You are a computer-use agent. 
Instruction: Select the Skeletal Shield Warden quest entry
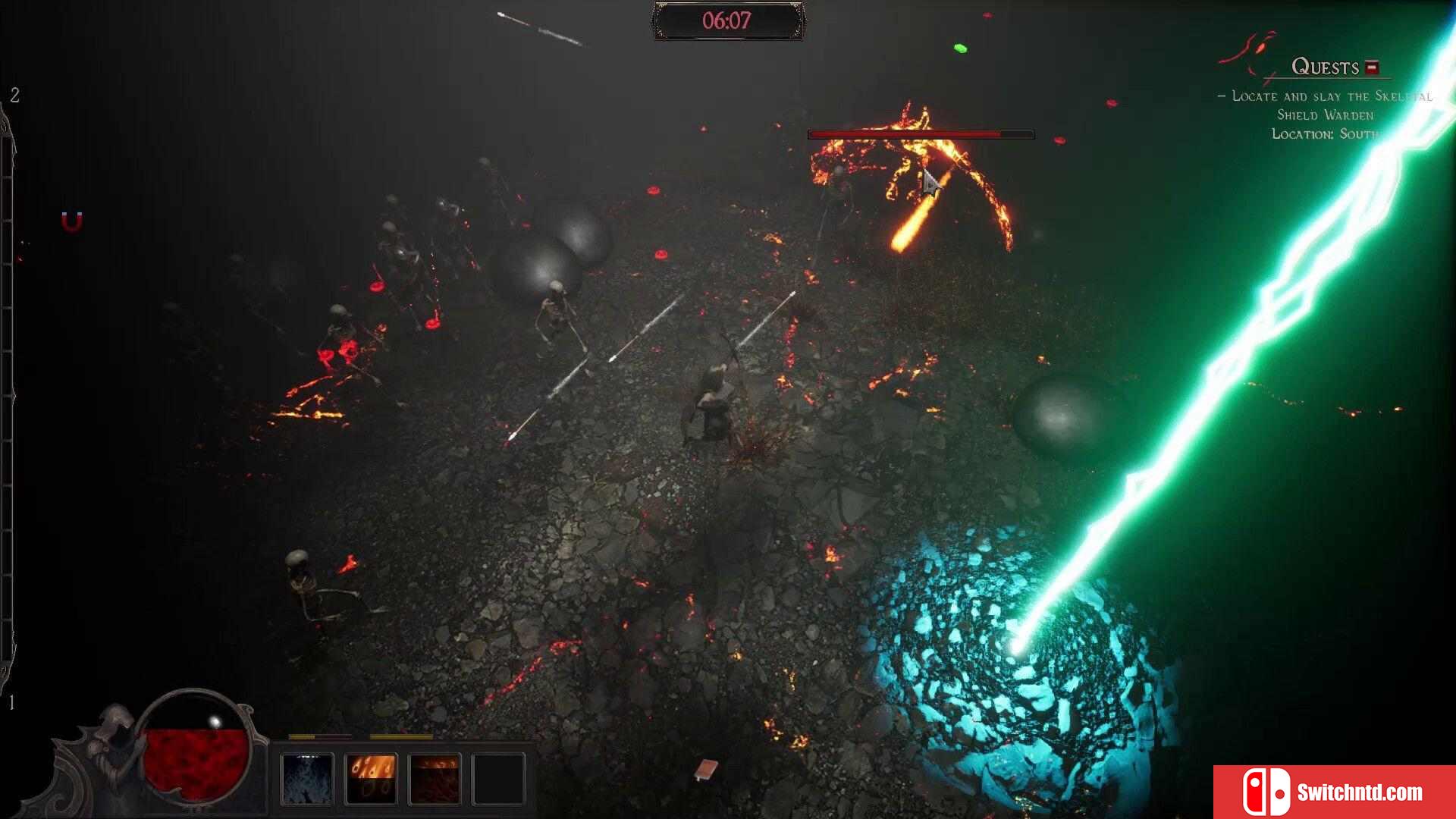click(1326, 105)
